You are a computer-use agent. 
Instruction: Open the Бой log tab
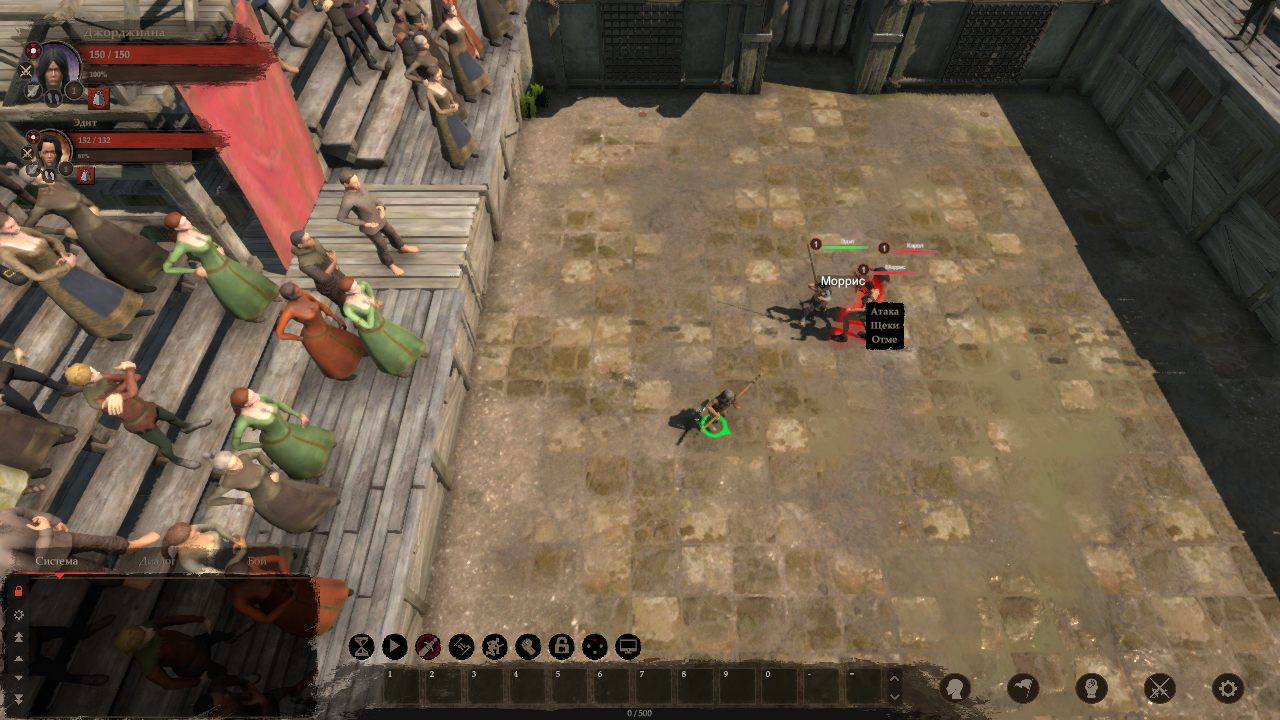click(257, 561)
